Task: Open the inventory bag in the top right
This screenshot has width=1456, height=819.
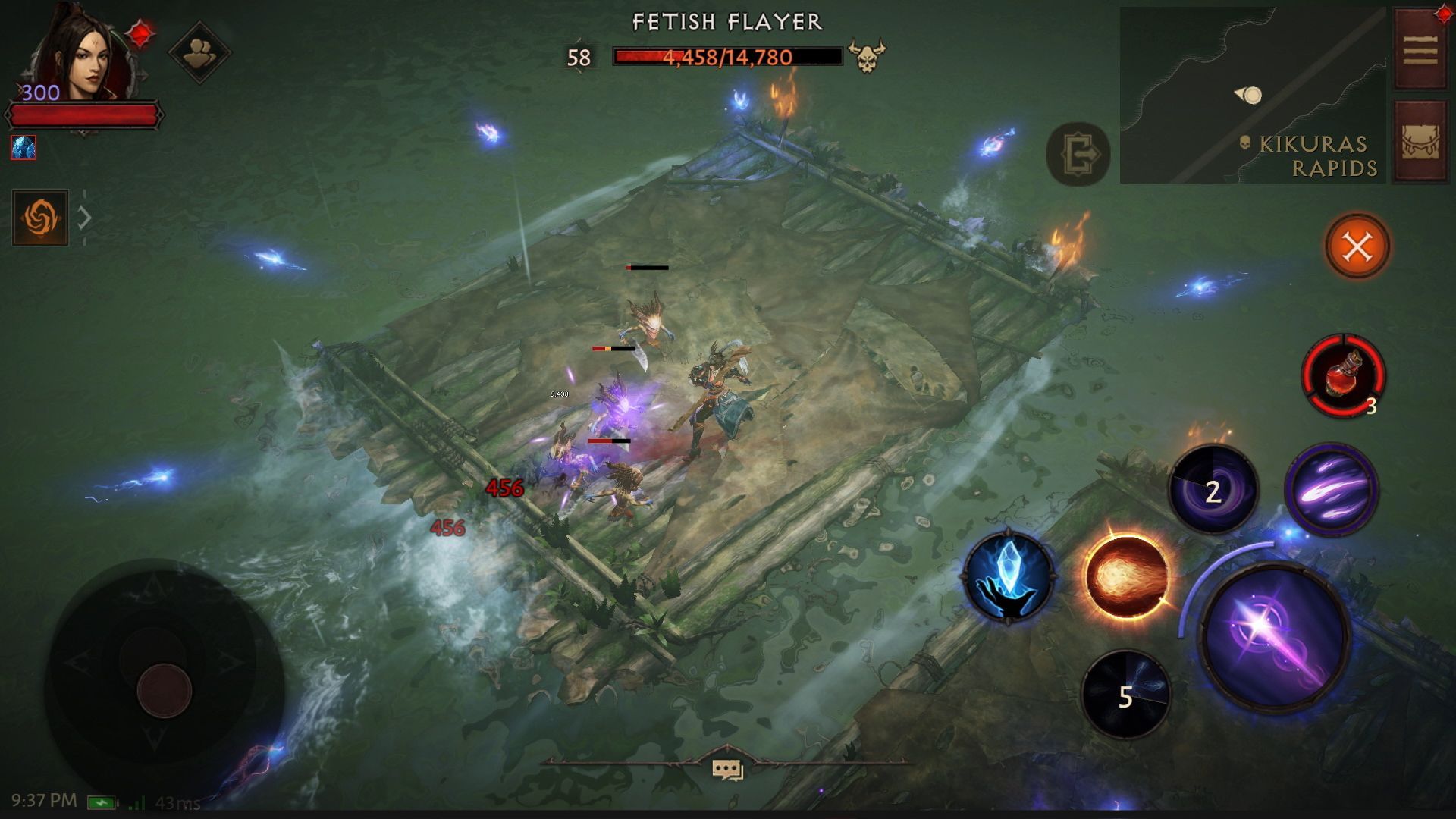Action: tap(1422, 140)
